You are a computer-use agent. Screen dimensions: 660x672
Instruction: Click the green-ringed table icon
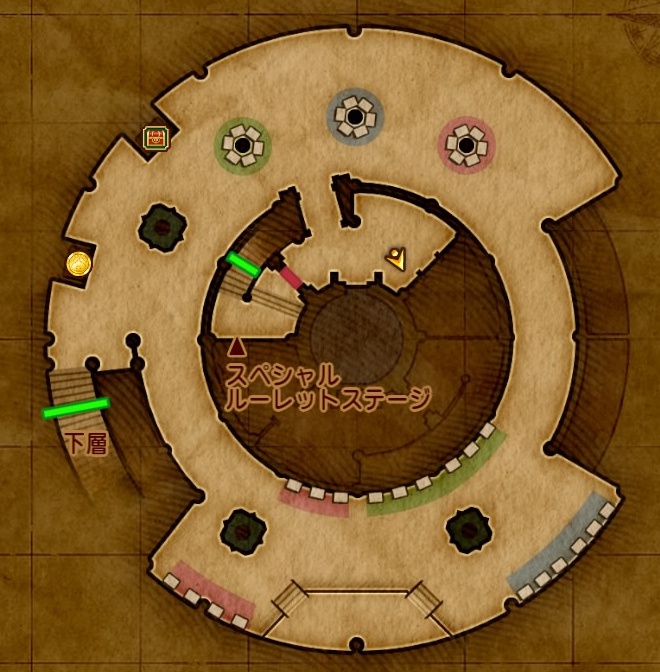click(x=243, y=148)
